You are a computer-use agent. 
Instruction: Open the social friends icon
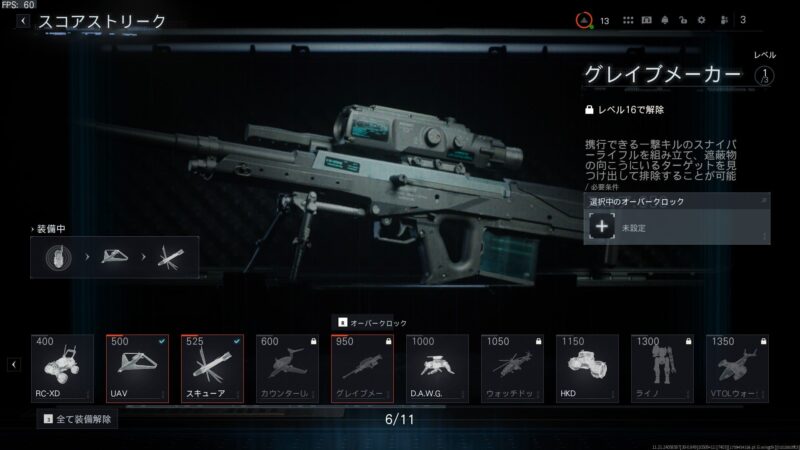point(722,20)
